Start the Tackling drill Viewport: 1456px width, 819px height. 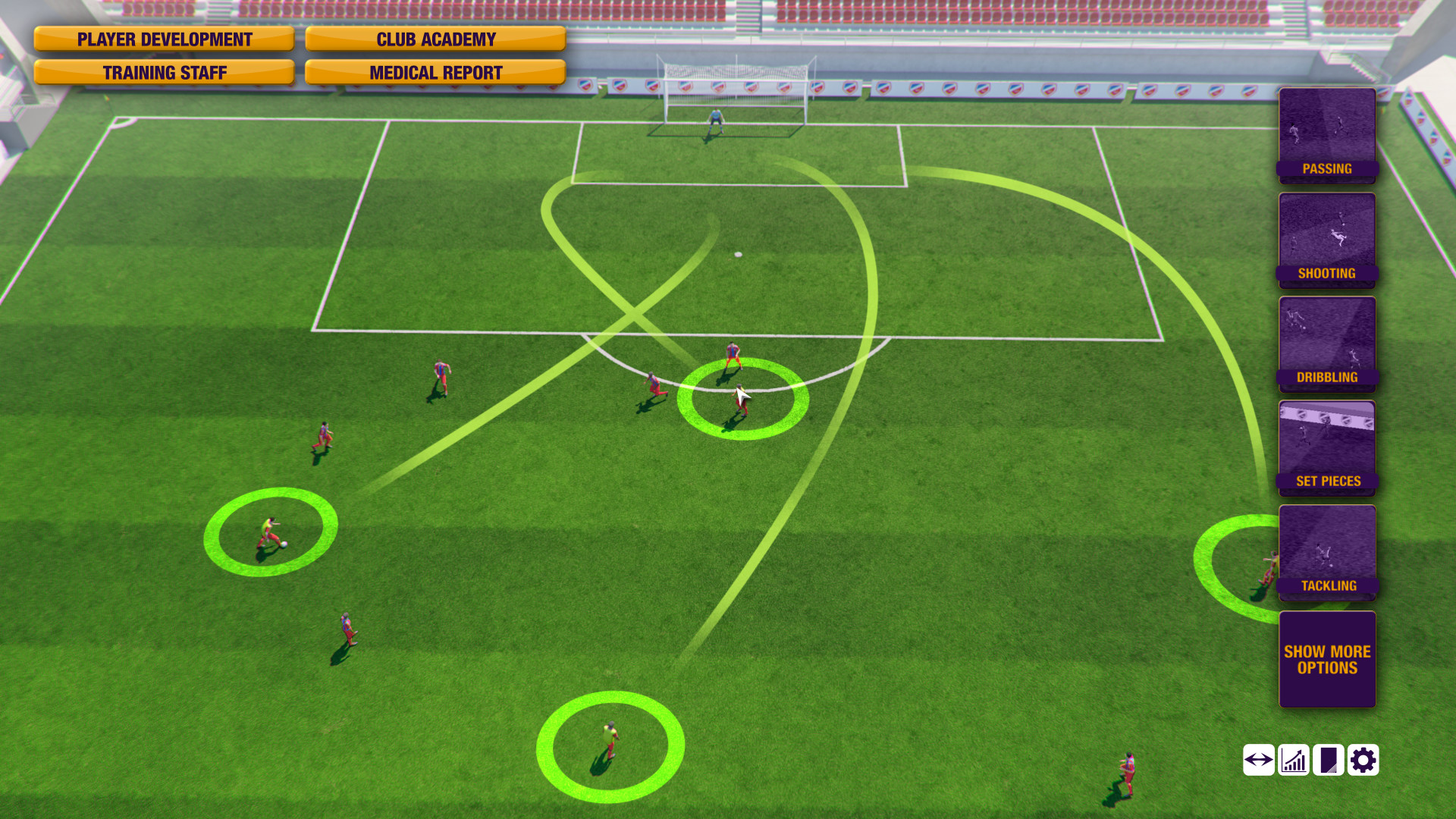(x=1326, y=554)
